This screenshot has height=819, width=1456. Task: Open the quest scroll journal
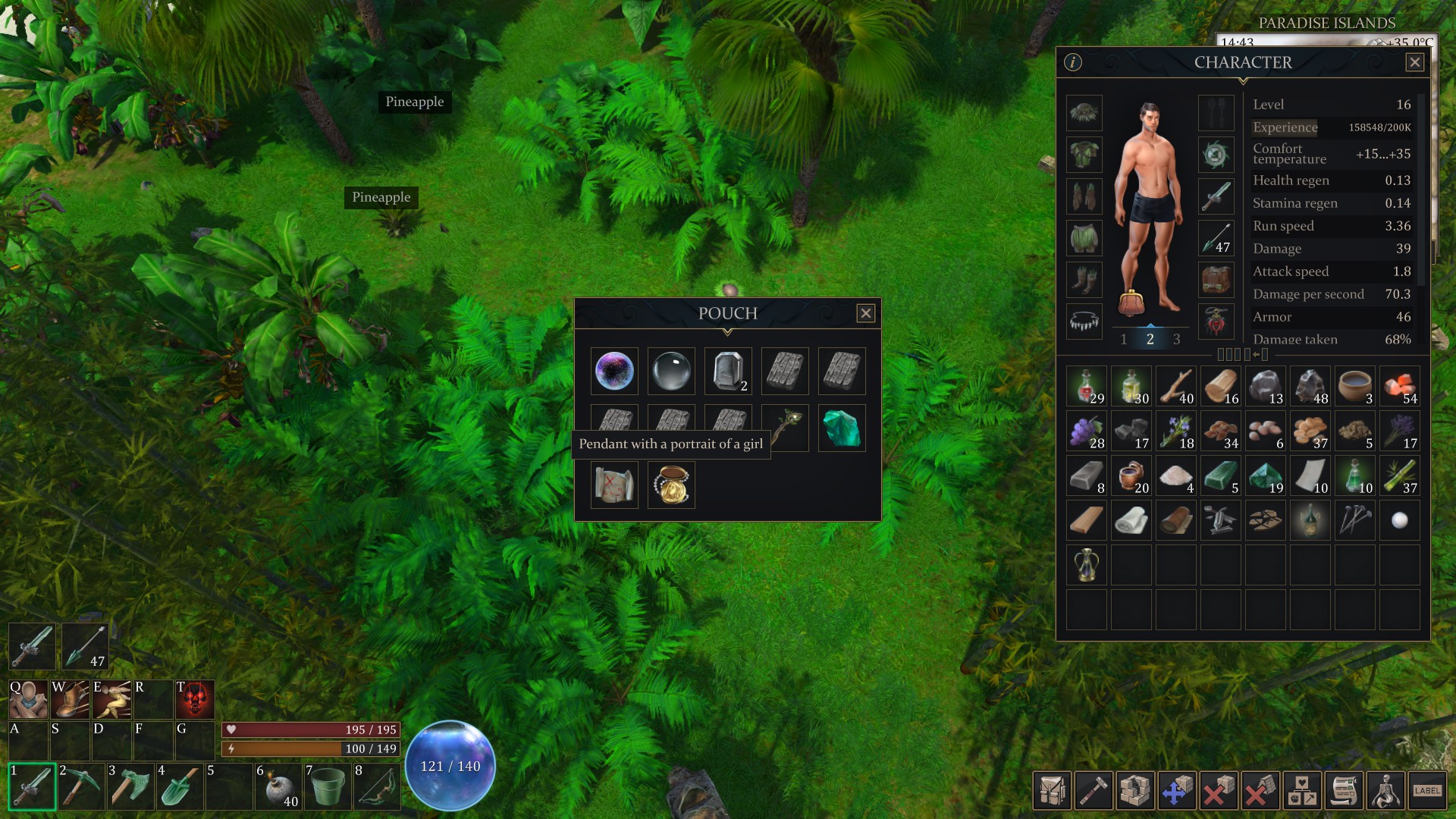pos(1344,791)
